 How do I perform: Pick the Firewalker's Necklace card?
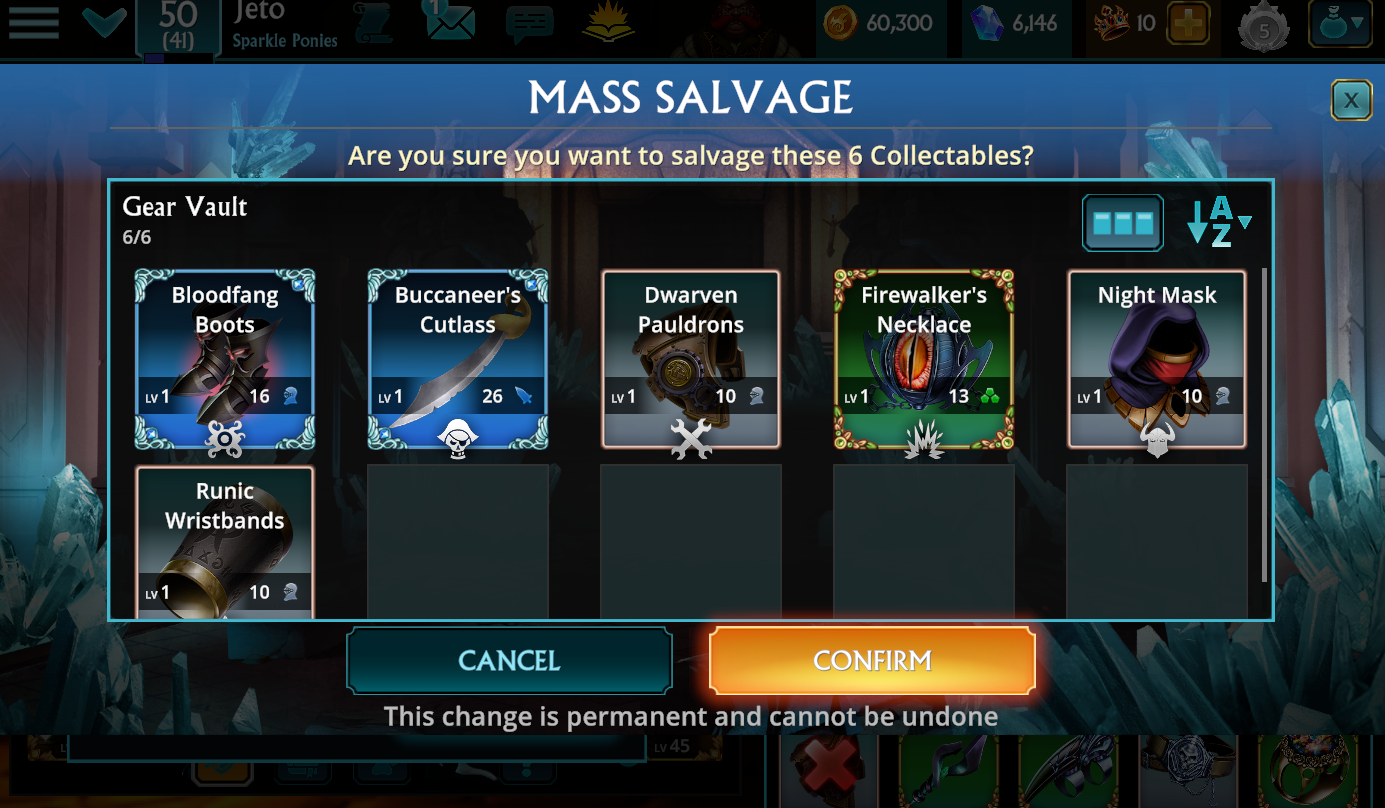point(924,359)
